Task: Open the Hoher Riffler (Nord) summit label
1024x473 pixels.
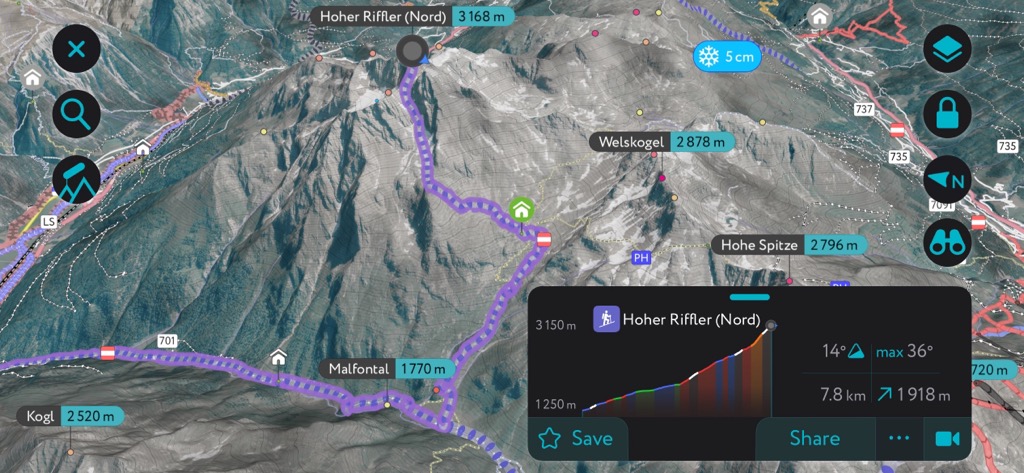Action: 412,17
